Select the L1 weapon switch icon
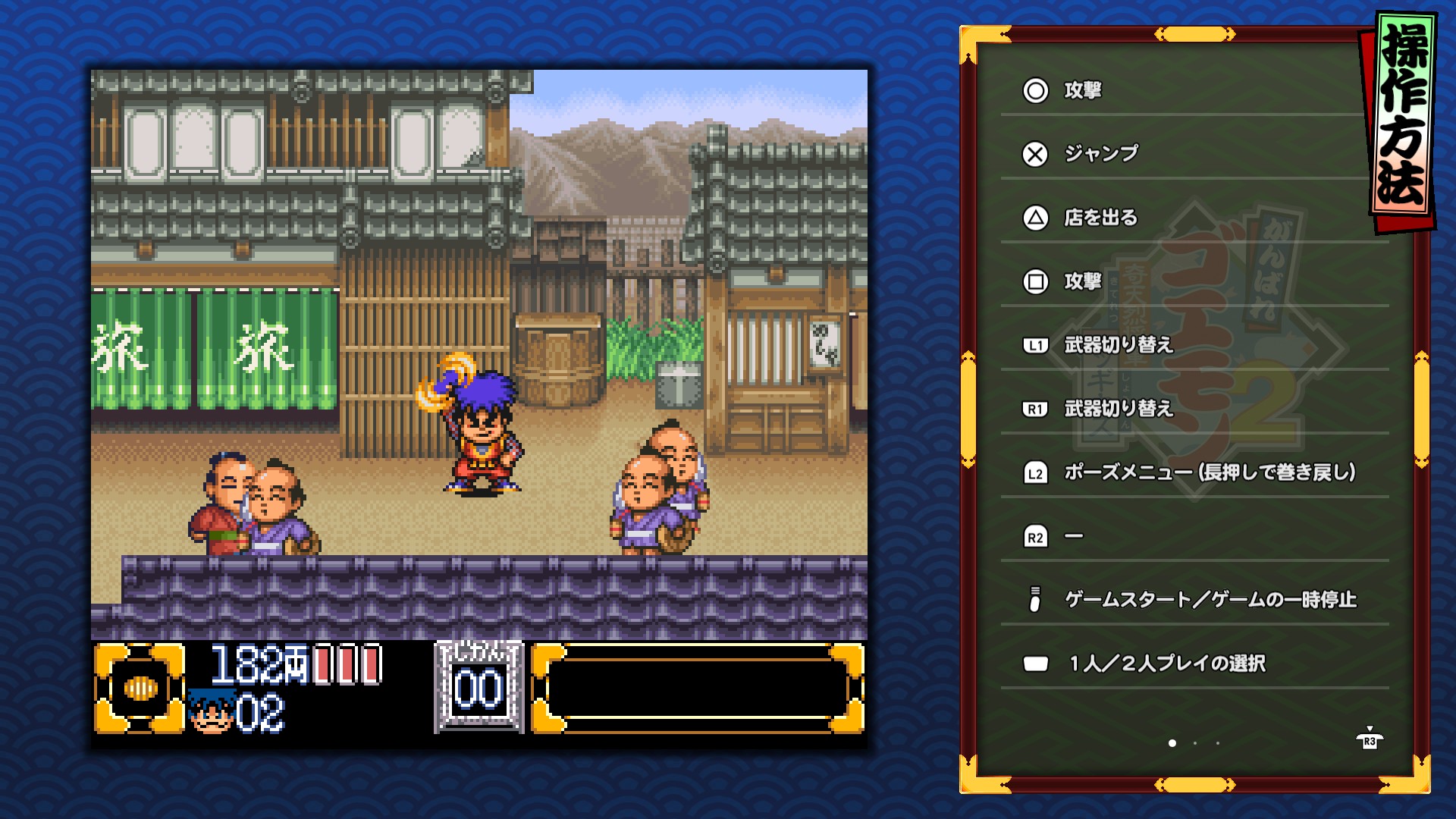The width and height of the screenshot is (1456, 819). click(1036, 345)
